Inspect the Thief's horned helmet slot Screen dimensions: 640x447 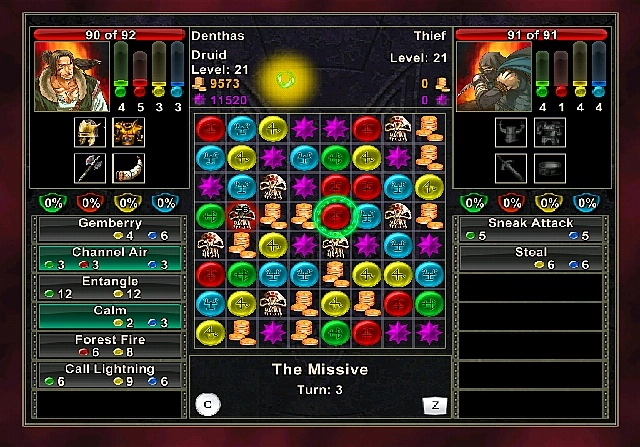coord(511,132)
